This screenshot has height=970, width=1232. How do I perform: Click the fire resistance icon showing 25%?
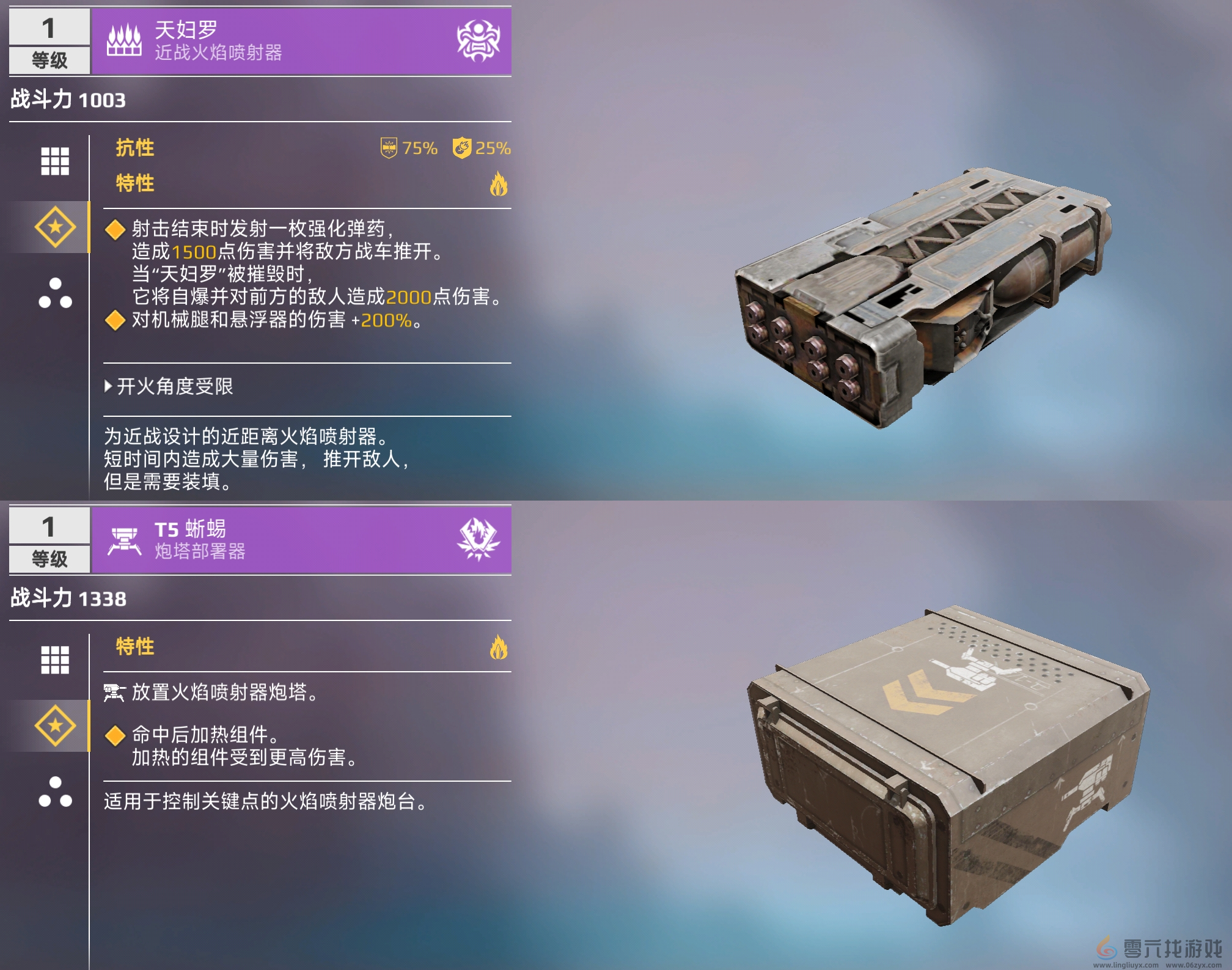[463, 148]
